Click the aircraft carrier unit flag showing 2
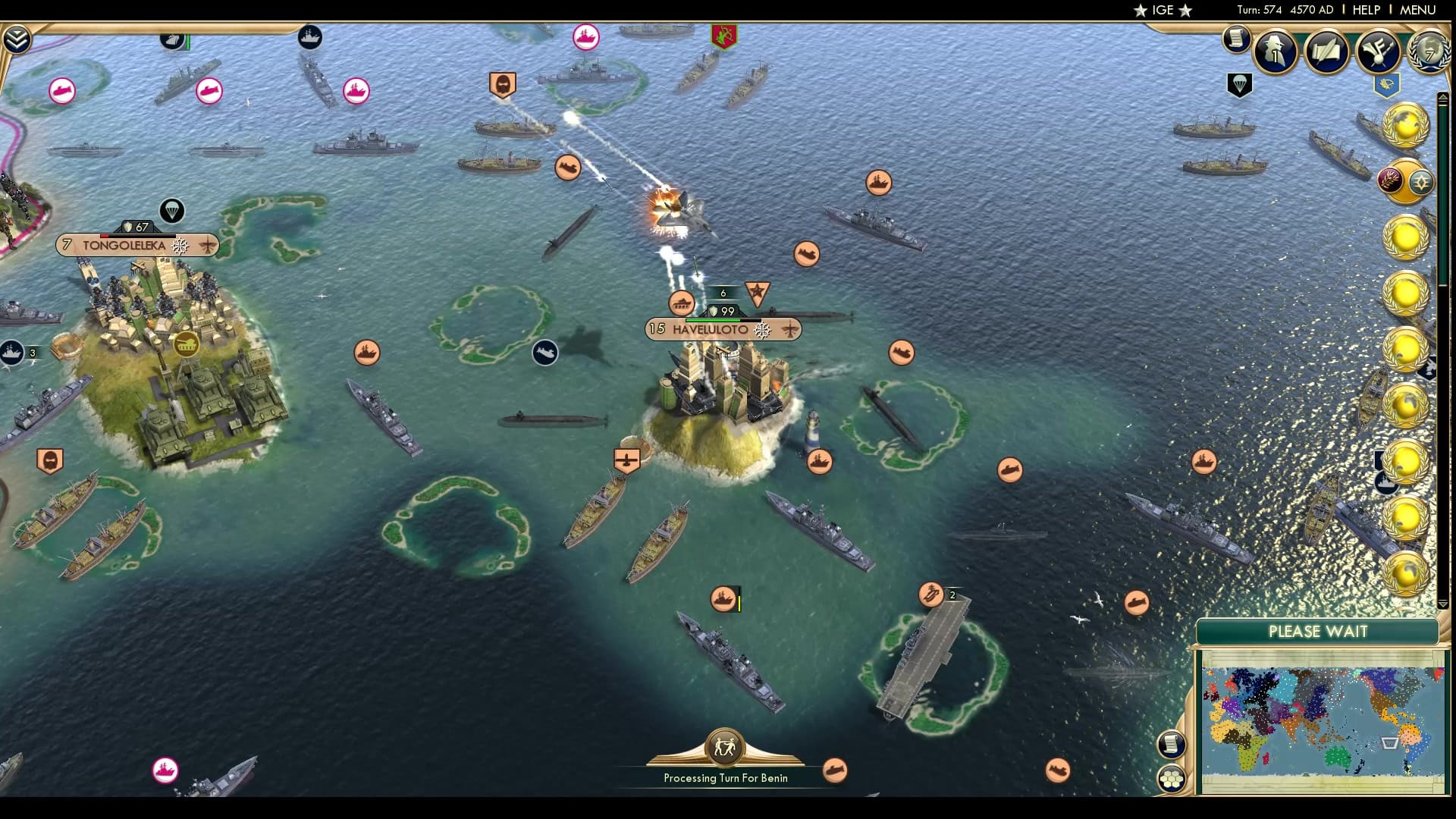This screenshot has width=1456, height=819. tap(931, 595)
